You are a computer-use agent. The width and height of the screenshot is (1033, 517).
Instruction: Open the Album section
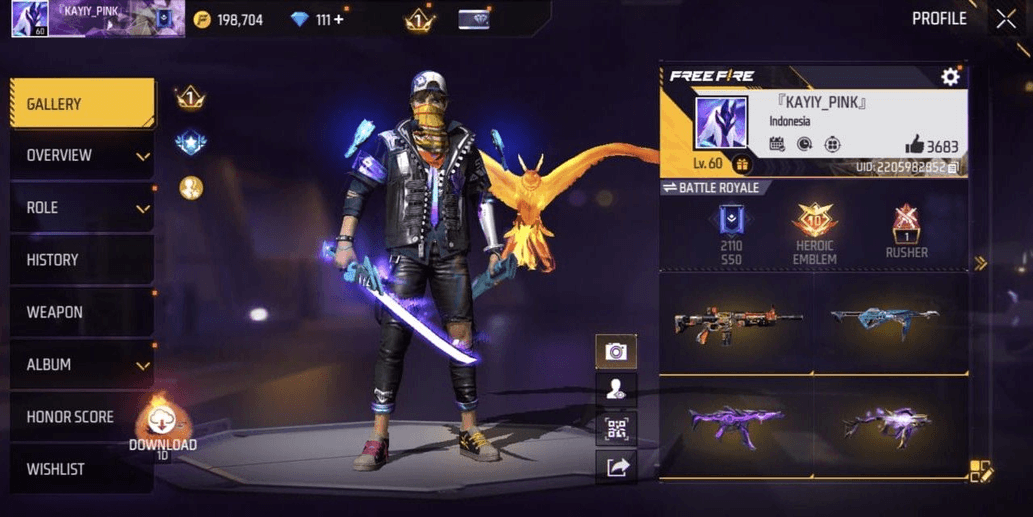82,365
